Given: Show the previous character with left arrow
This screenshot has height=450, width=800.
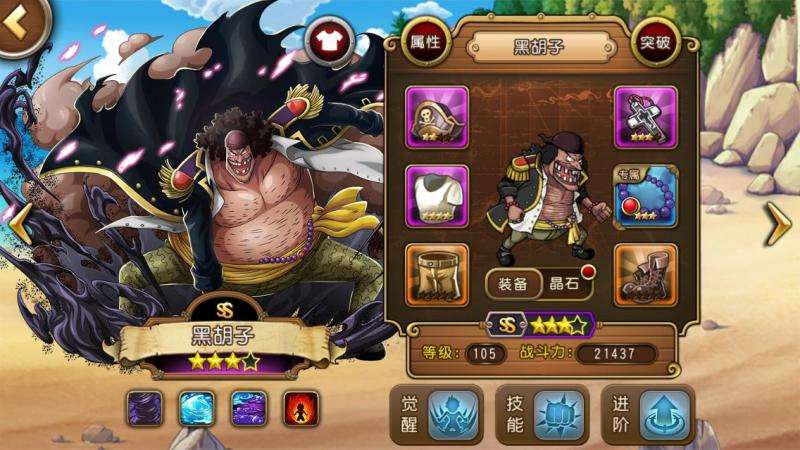Looking at the screenshot, I should [x=20, y=224].
